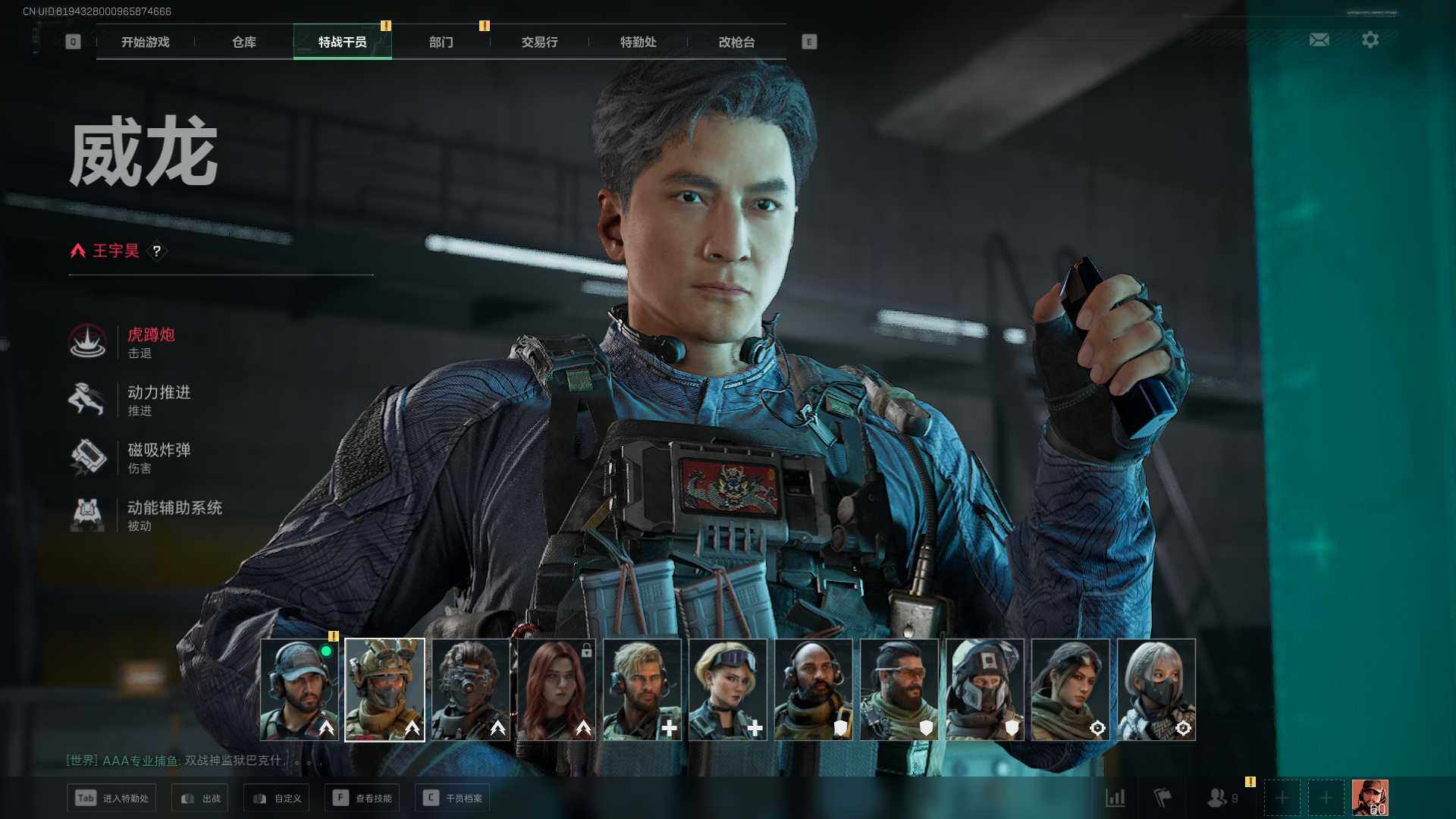Select the 动力推进 skill entry
Viewport: 1456px width, 819px height.
coord(158,400)
